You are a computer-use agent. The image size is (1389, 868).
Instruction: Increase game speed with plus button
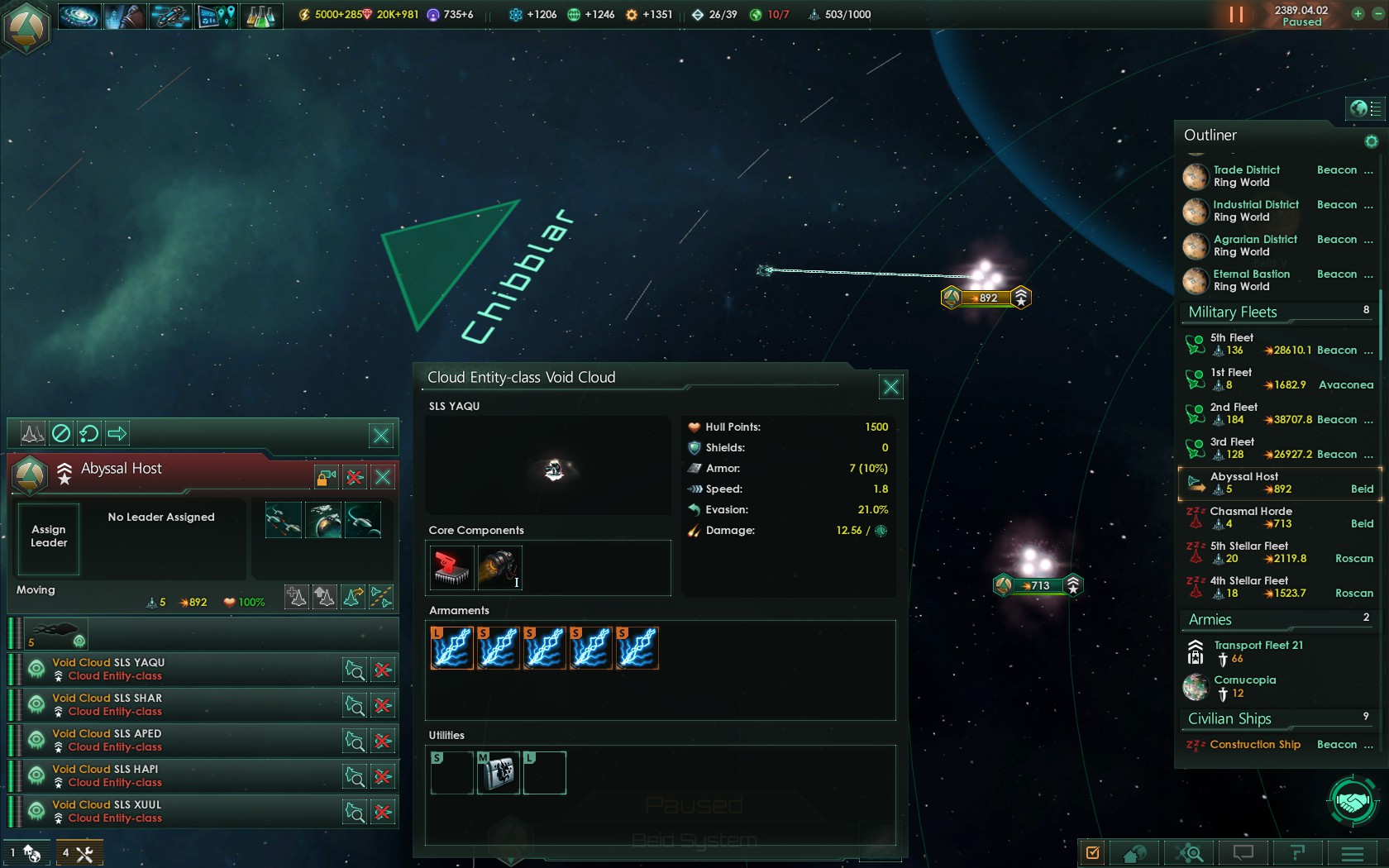[1358, 14]
